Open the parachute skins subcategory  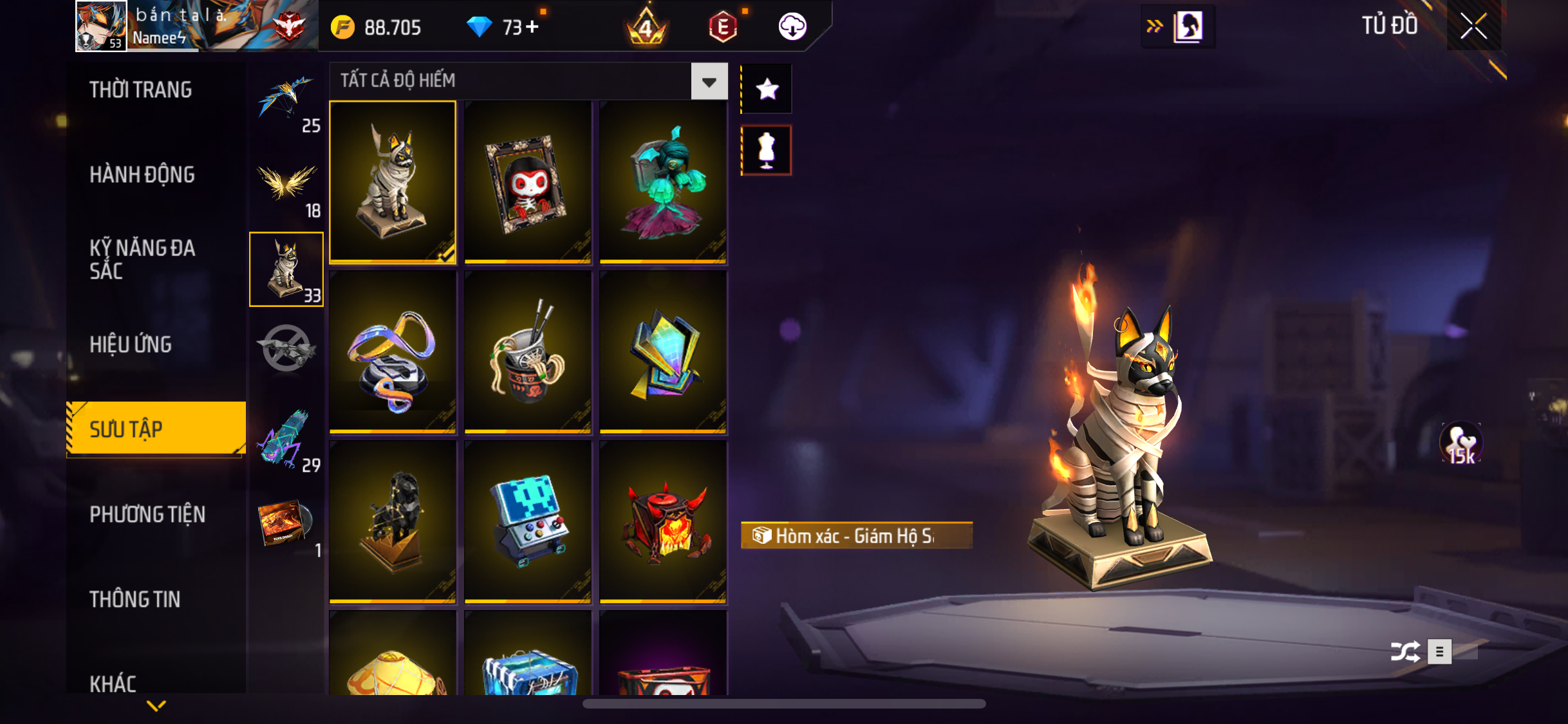coord(286,101)
